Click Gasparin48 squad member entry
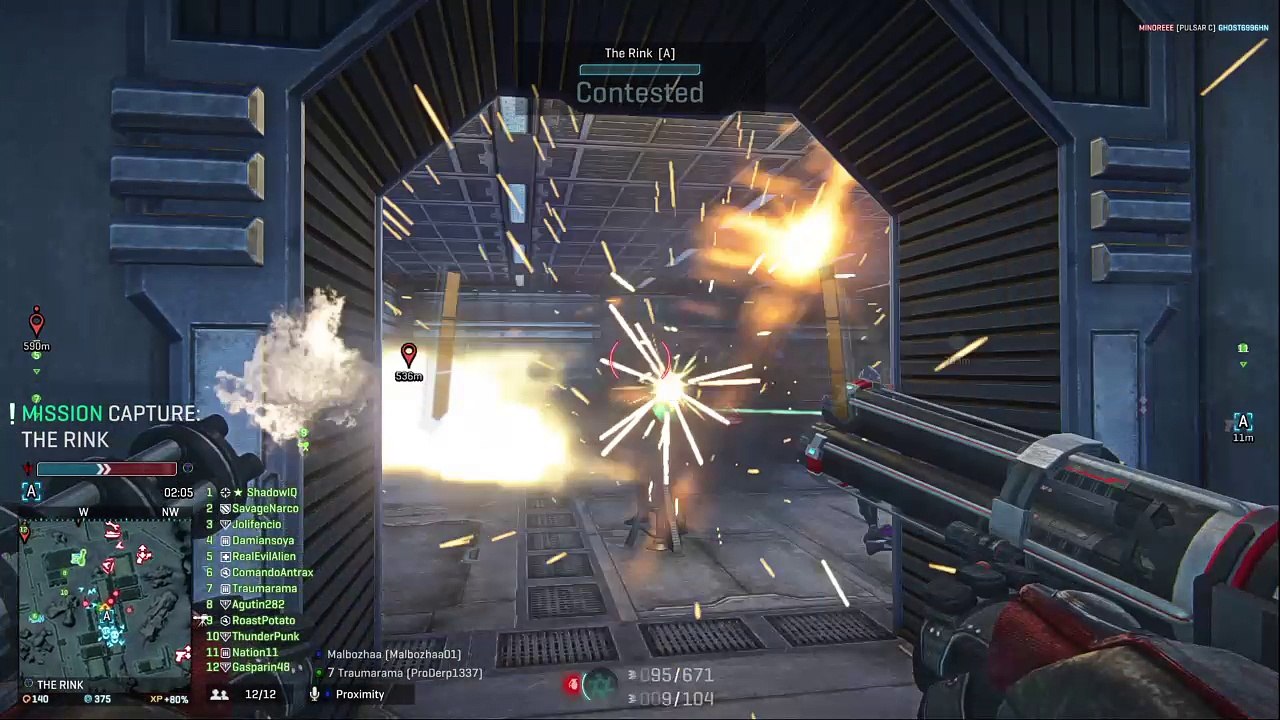The height and width of the screenshot is (720, 1280). point(261,667)
